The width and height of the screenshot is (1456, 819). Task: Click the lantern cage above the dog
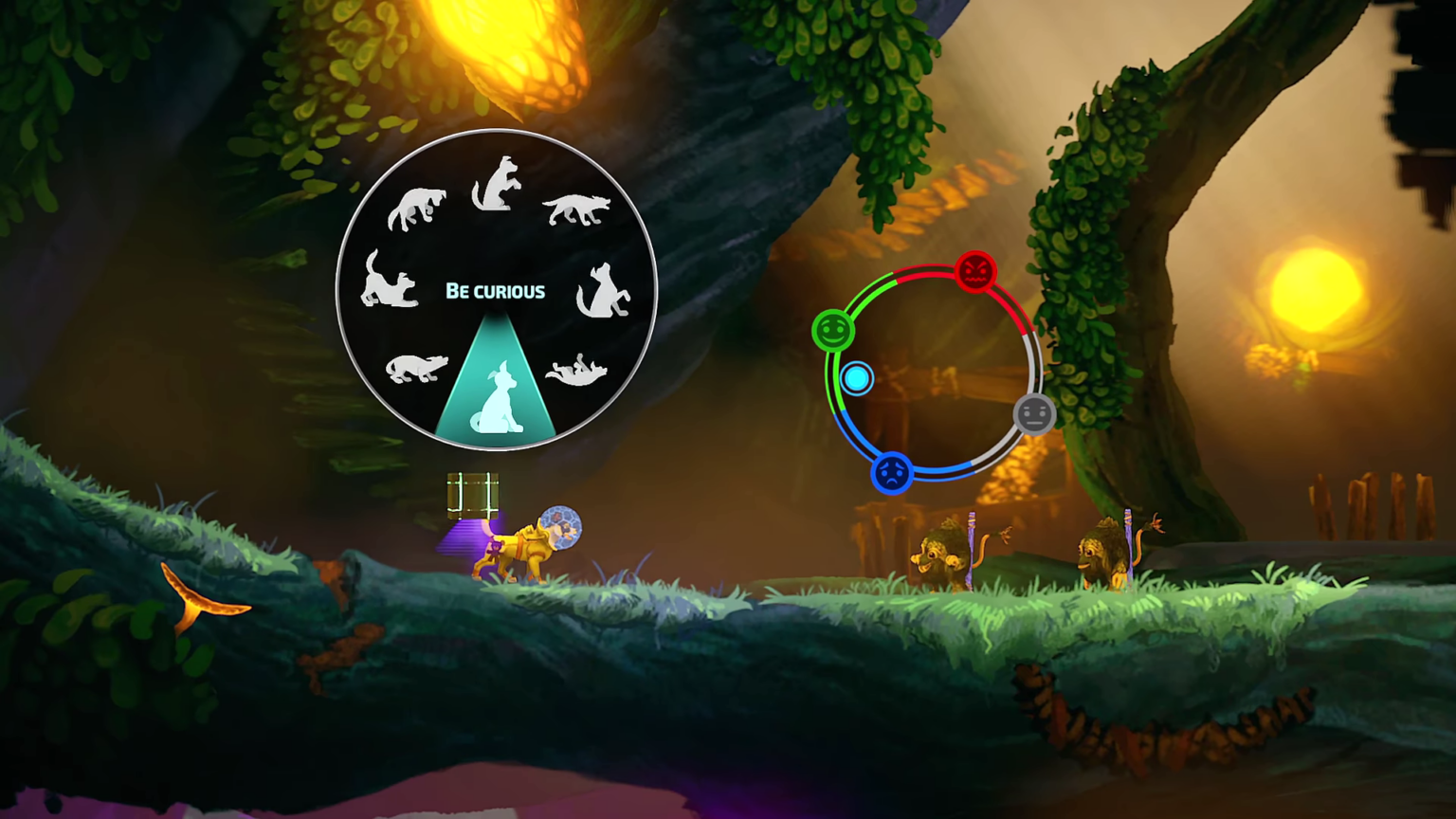click(473, 491)
